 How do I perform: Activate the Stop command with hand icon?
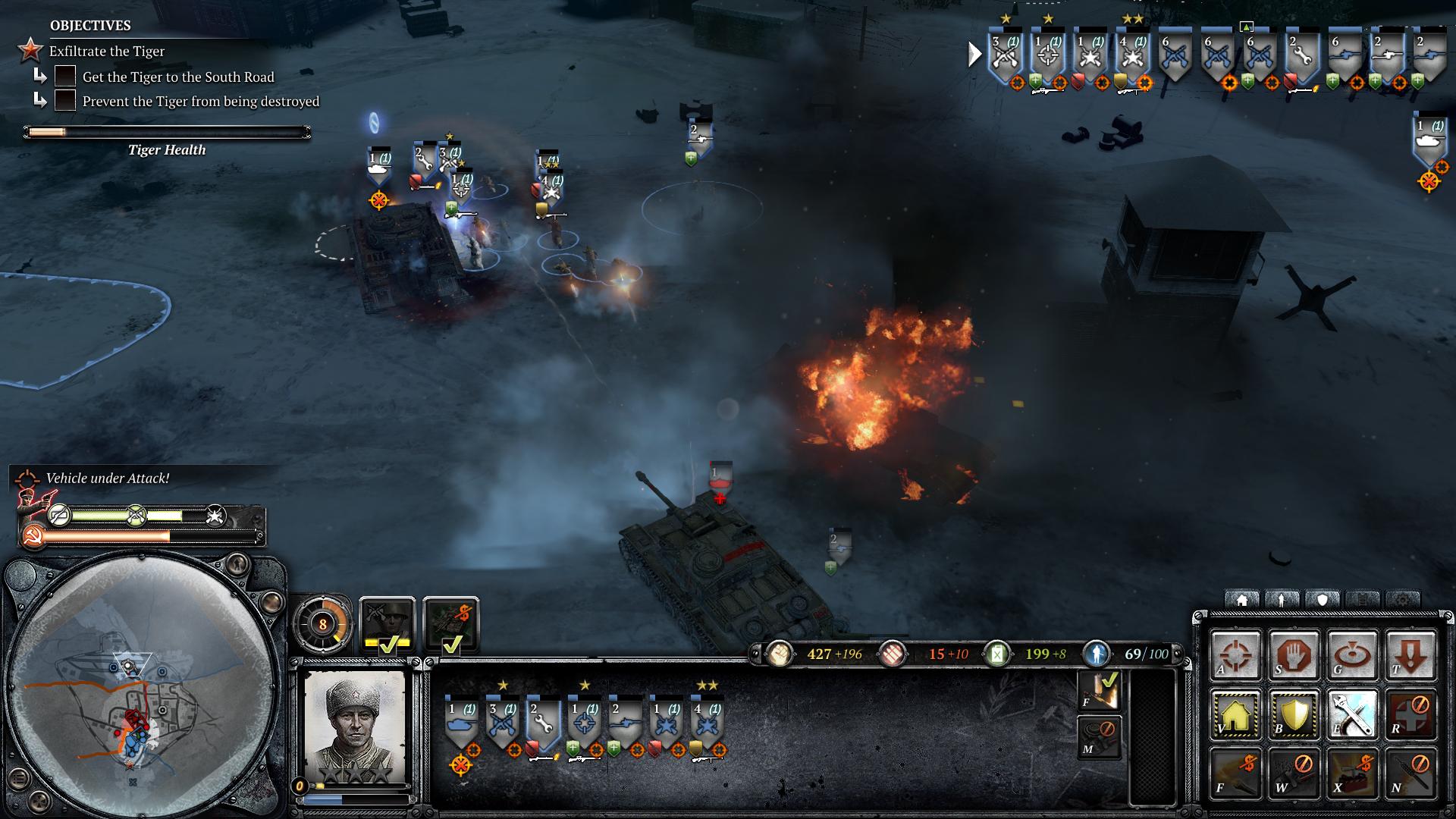point(1294,654)
